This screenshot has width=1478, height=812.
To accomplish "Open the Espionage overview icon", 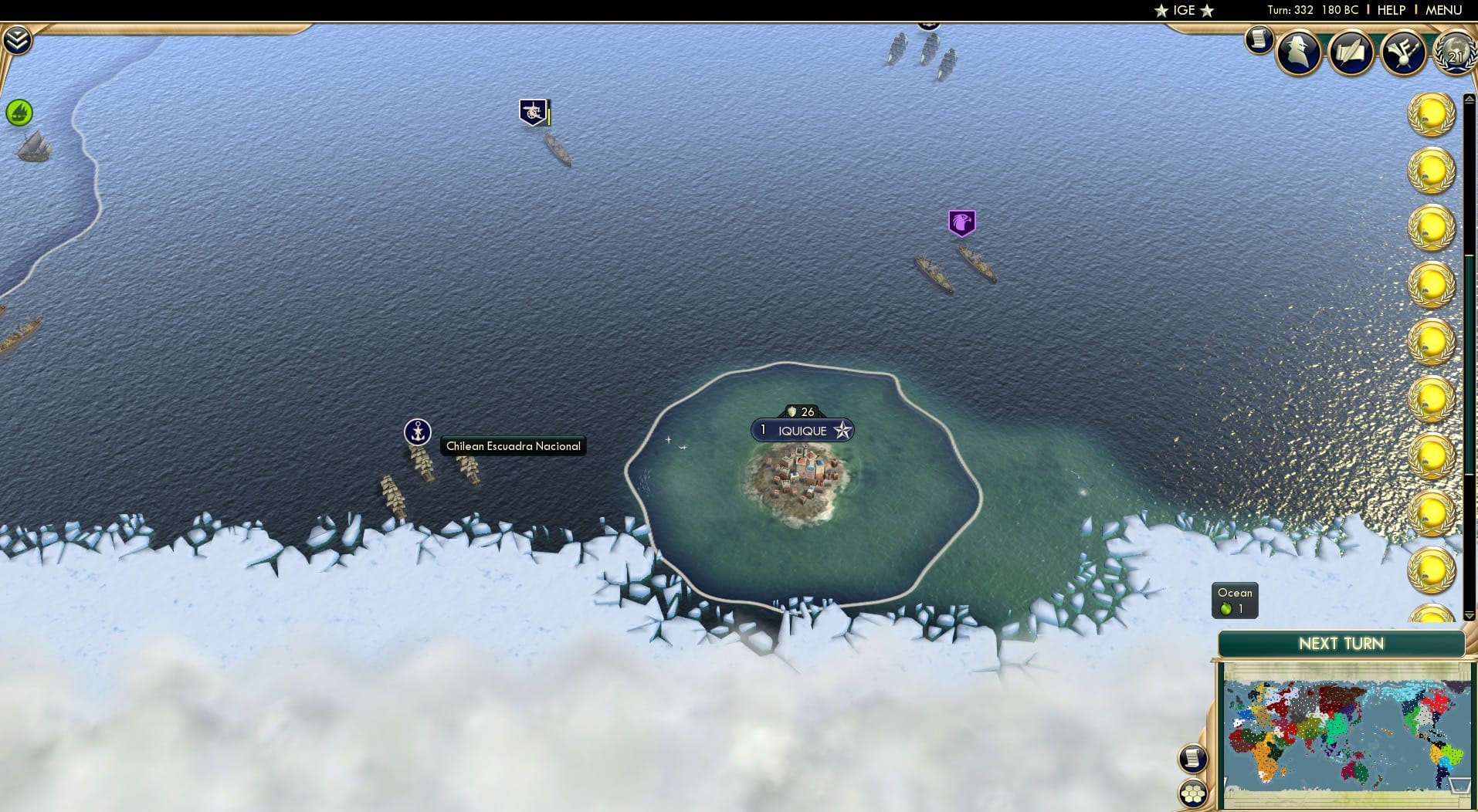I will point(1299,52).
